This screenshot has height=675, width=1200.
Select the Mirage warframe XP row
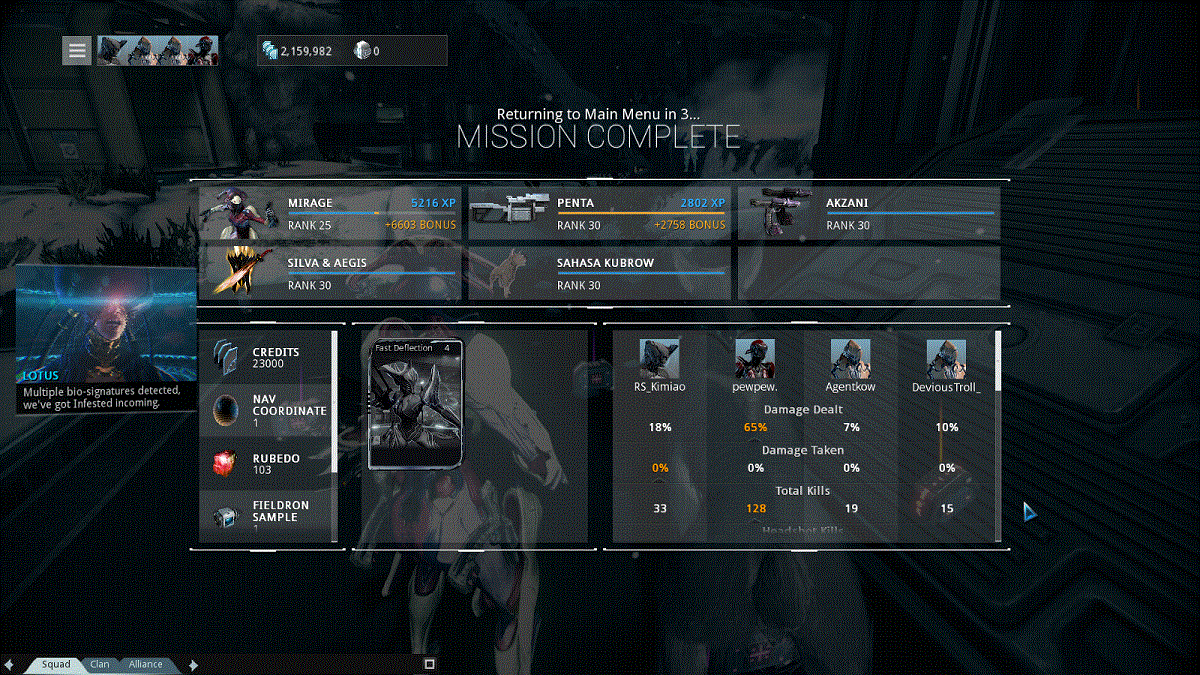click(331, 213)
